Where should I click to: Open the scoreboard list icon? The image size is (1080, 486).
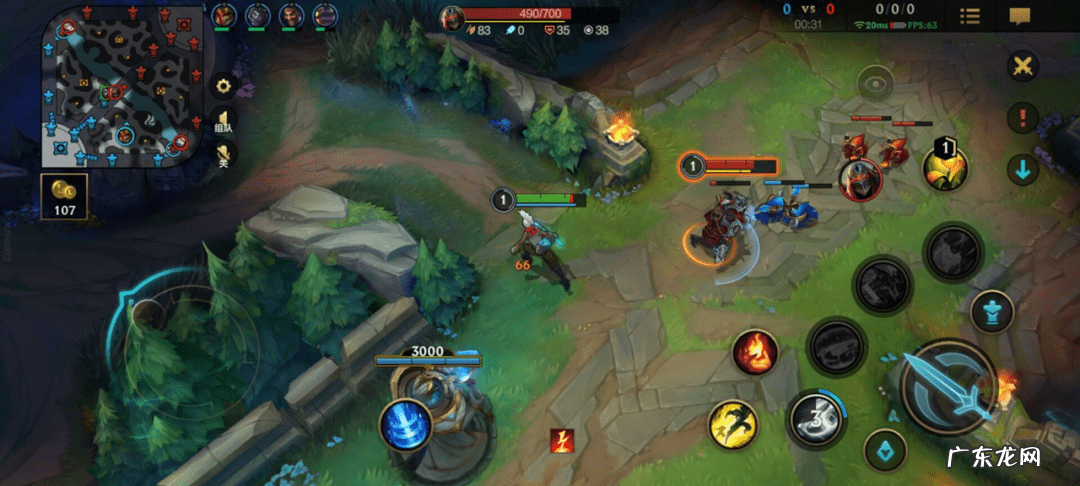969,16
